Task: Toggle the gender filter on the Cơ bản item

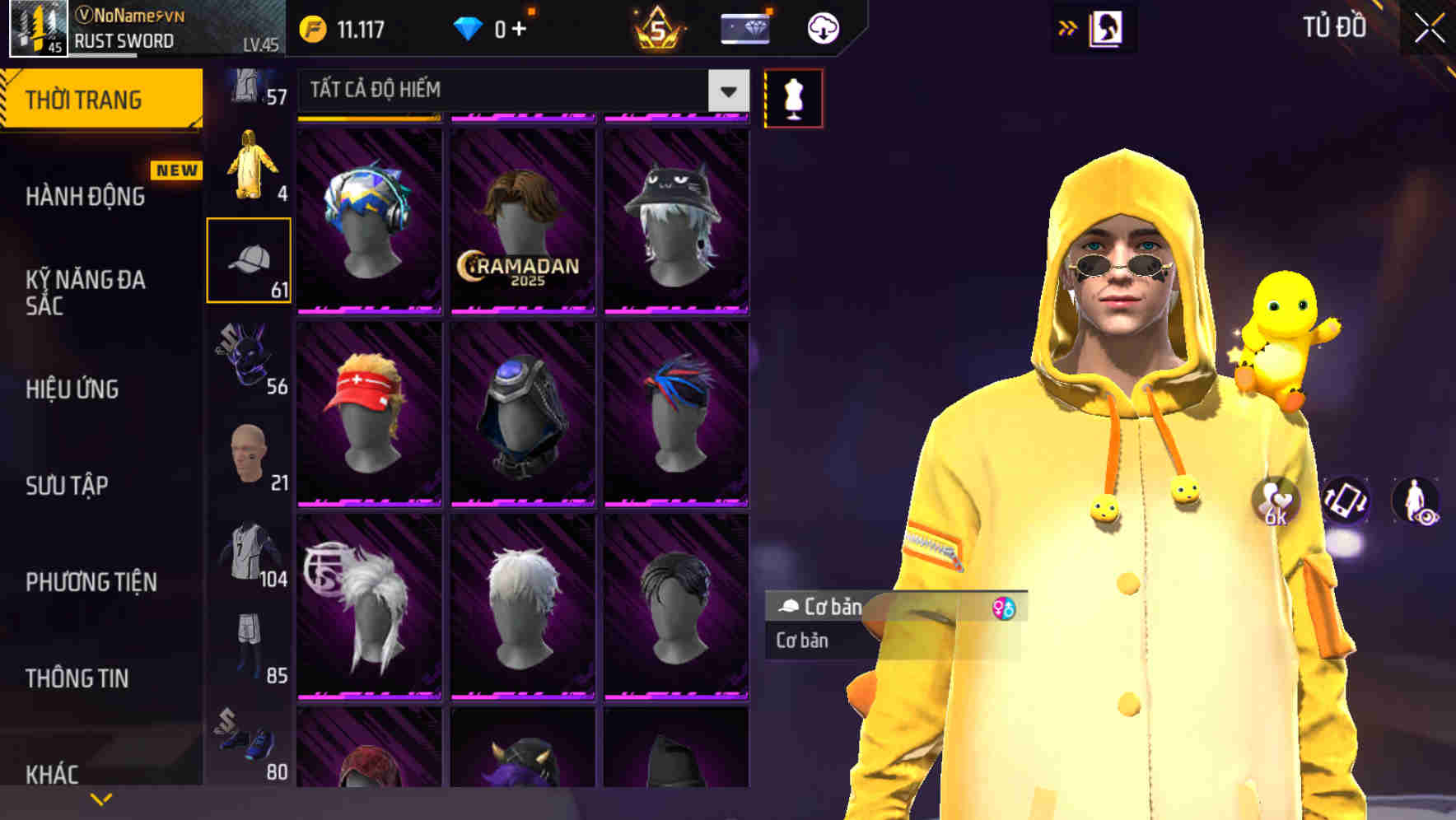Action: coord(1006,607)
